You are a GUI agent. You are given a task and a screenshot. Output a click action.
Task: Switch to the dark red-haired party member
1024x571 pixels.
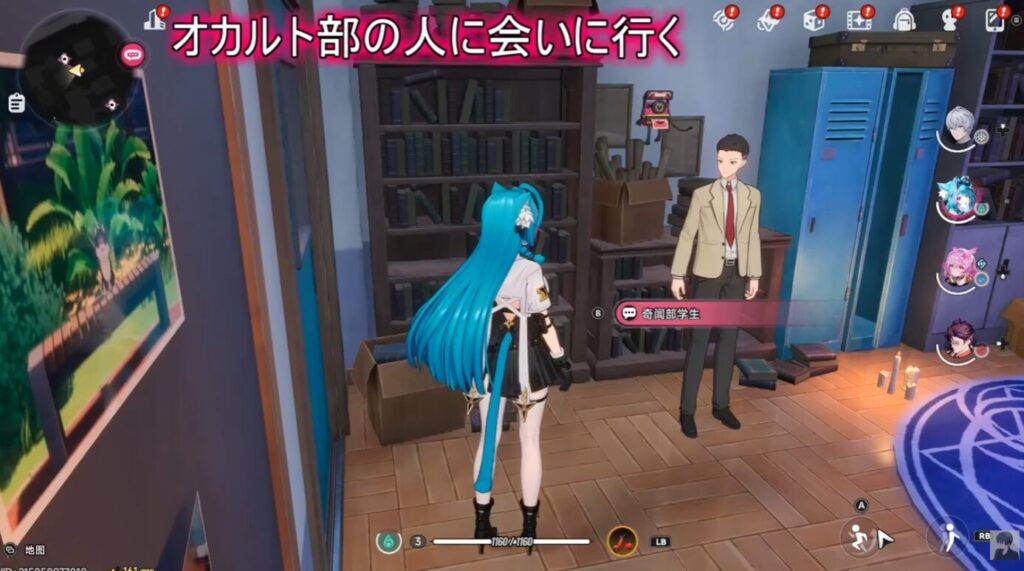click(x=961, y=338)
